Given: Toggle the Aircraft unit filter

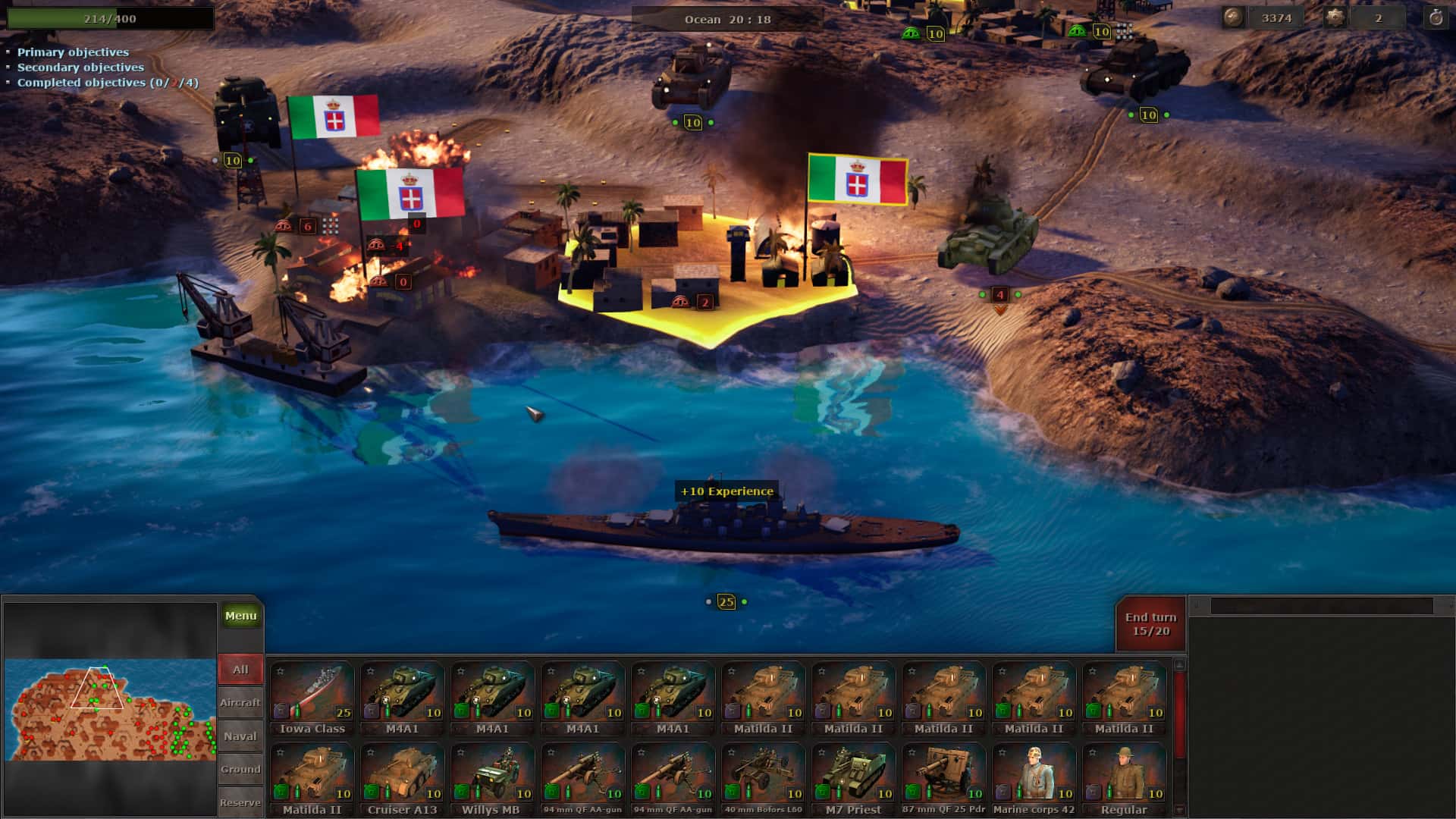Looking at the screenshot, I should tap(240, 702).
